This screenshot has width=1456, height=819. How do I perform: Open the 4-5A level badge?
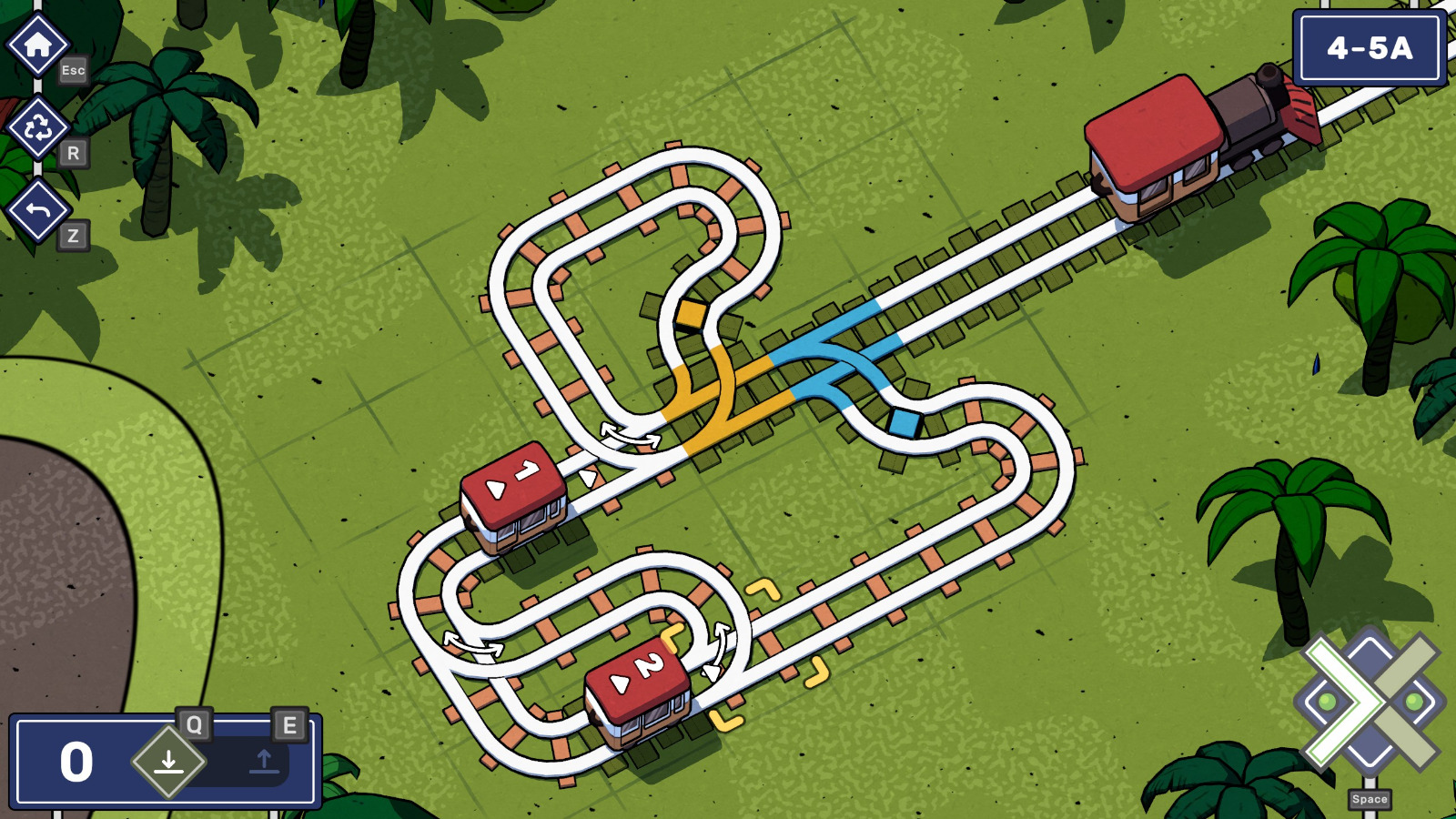tap(1370, 48)
